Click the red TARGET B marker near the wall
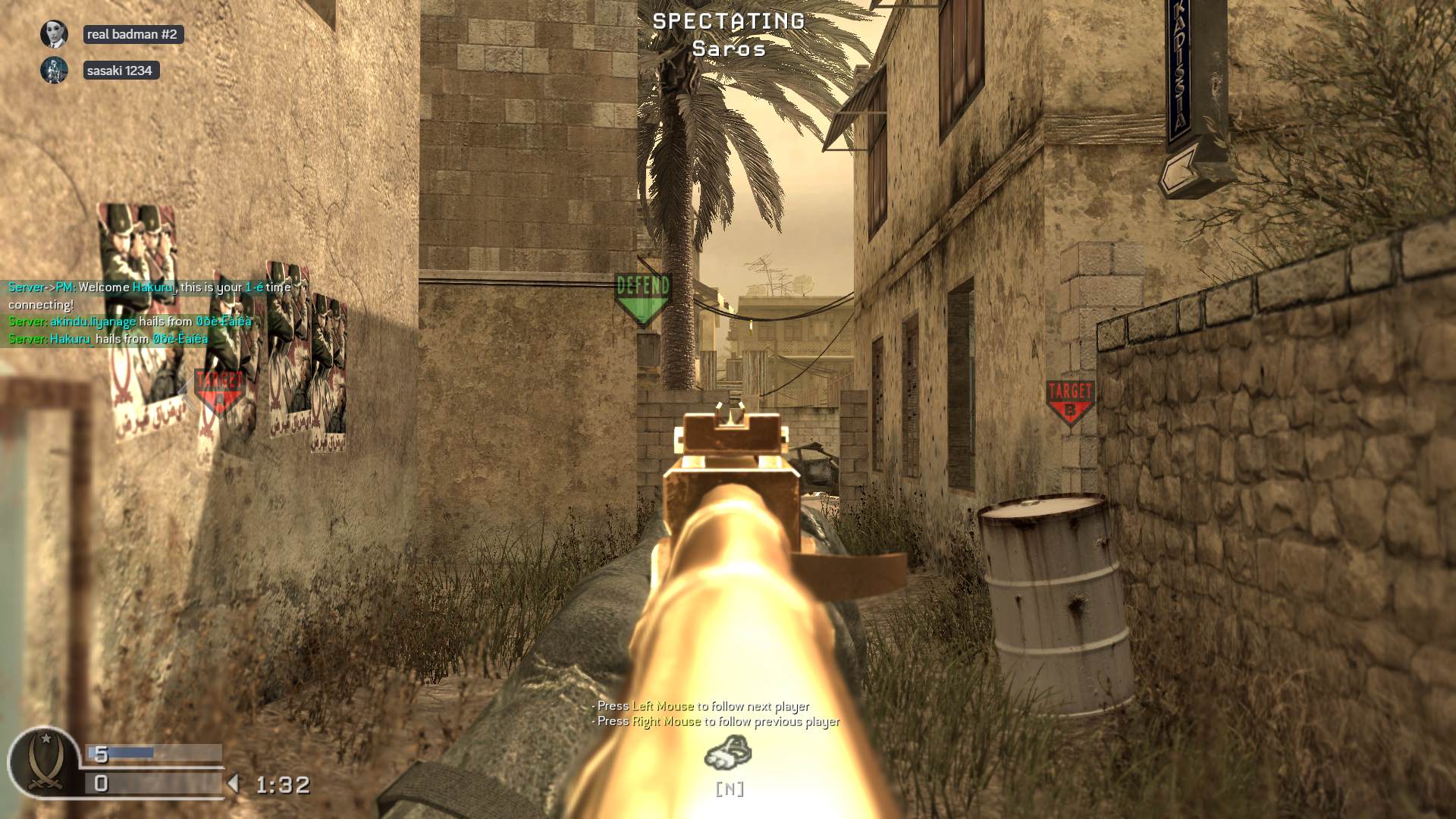 coord(1070,394)
